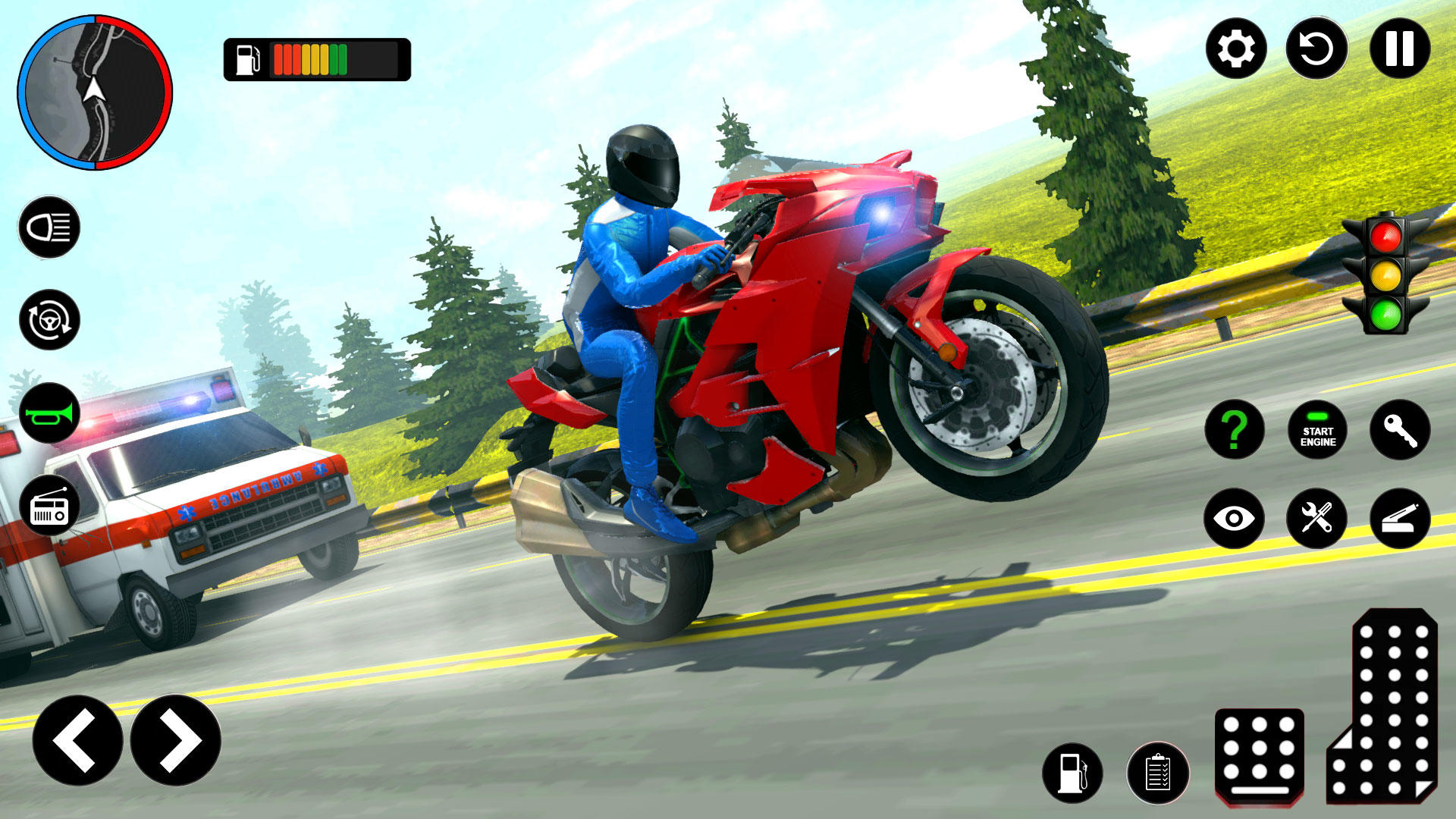This screenshot has width=1456, height=819.
Task: Switch the steering control mode
Action: 49,320
